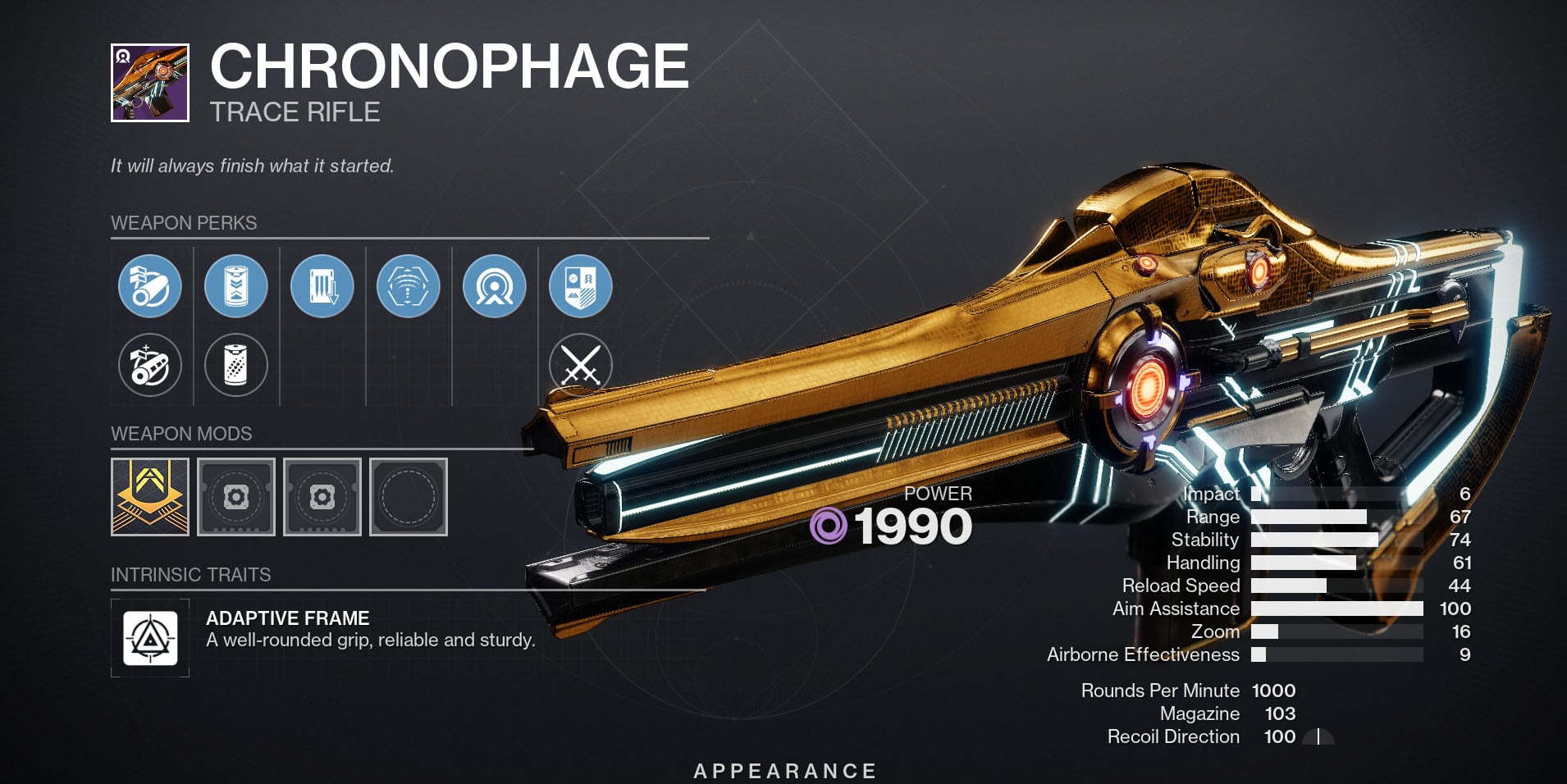Select the barrel perk in Weapon Perks
This screenshot has width=1567, height=784.
coord(150,286)
